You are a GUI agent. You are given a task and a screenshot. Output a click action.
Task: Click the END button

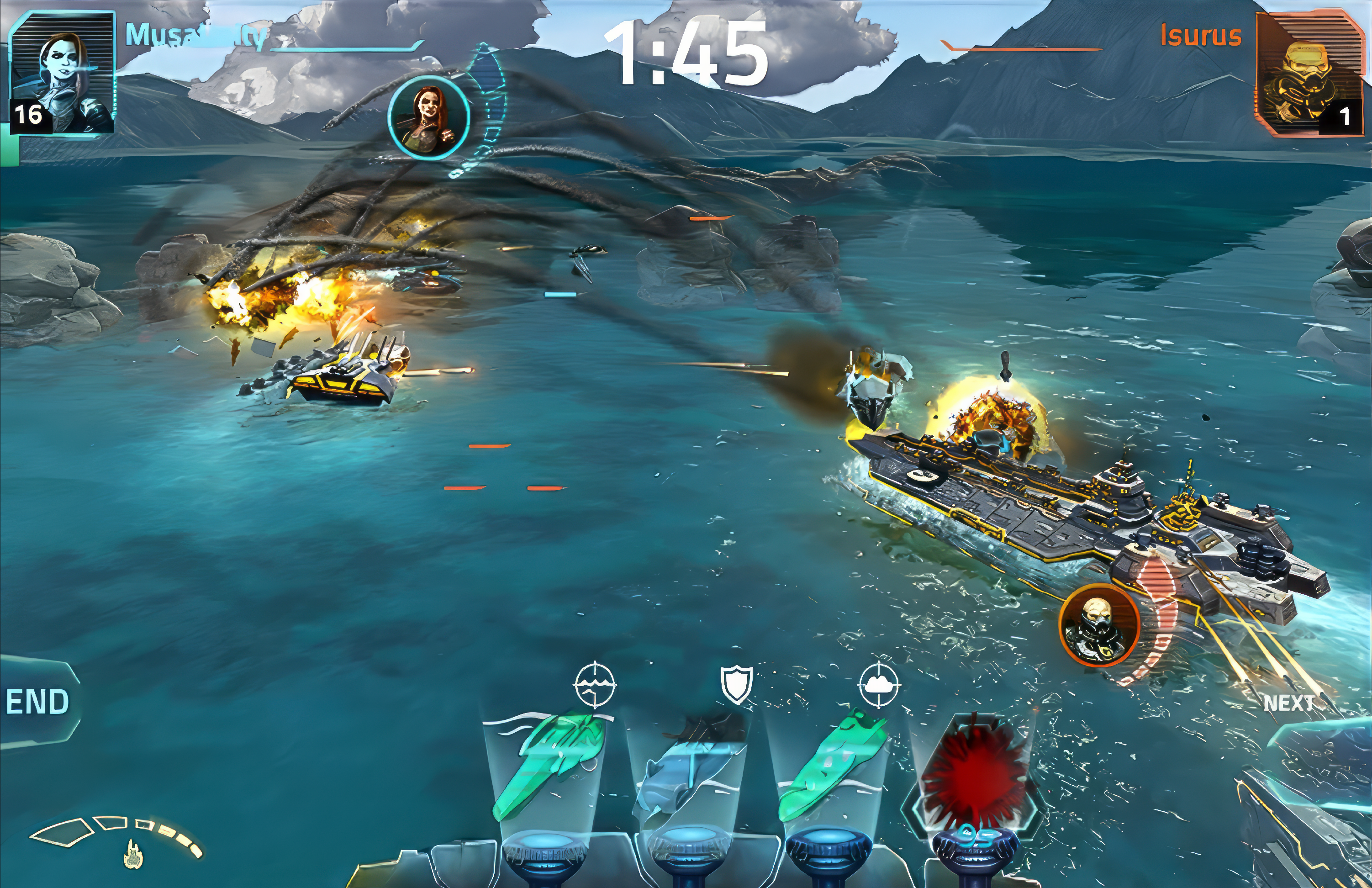(37, 703)
